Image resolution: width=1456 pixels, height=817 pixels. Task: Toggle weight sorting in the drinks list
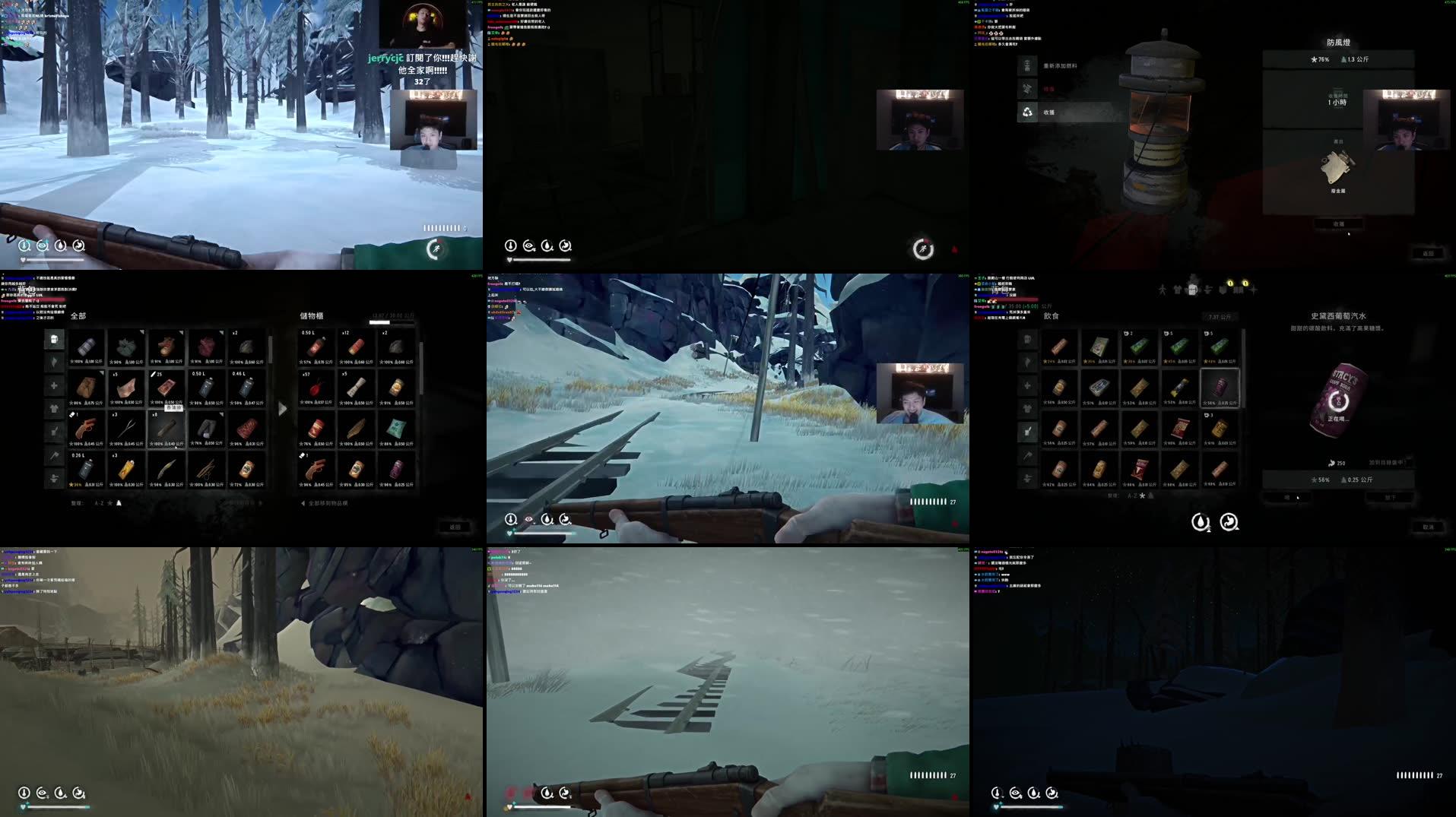pos(1150,495)
